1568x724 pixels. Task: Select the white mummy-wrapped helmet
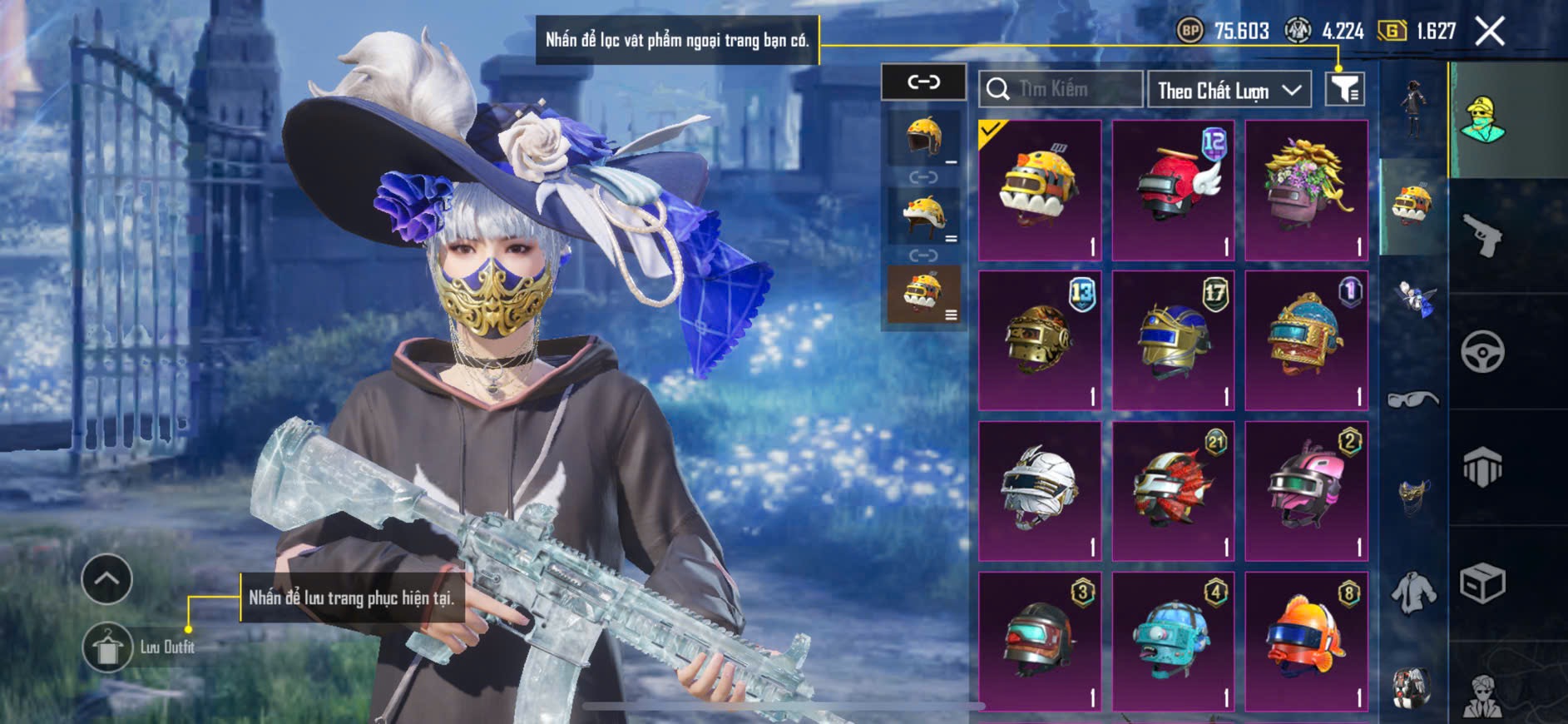point(1040,491)
